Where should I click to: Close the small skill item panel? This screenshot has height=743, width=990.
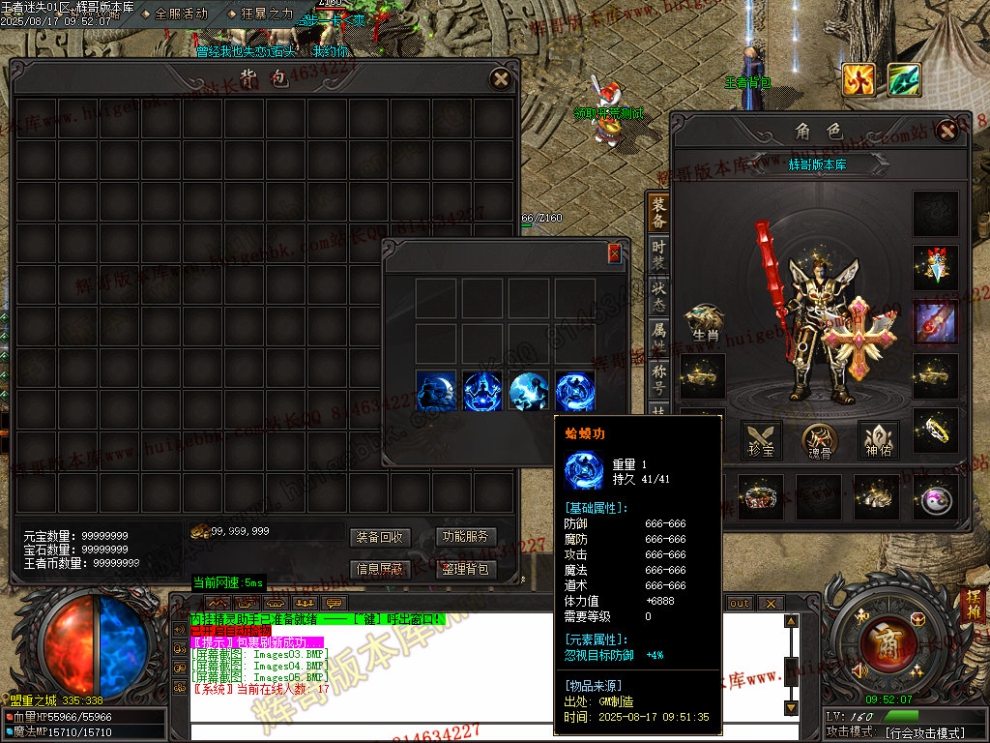pos(614,254)
